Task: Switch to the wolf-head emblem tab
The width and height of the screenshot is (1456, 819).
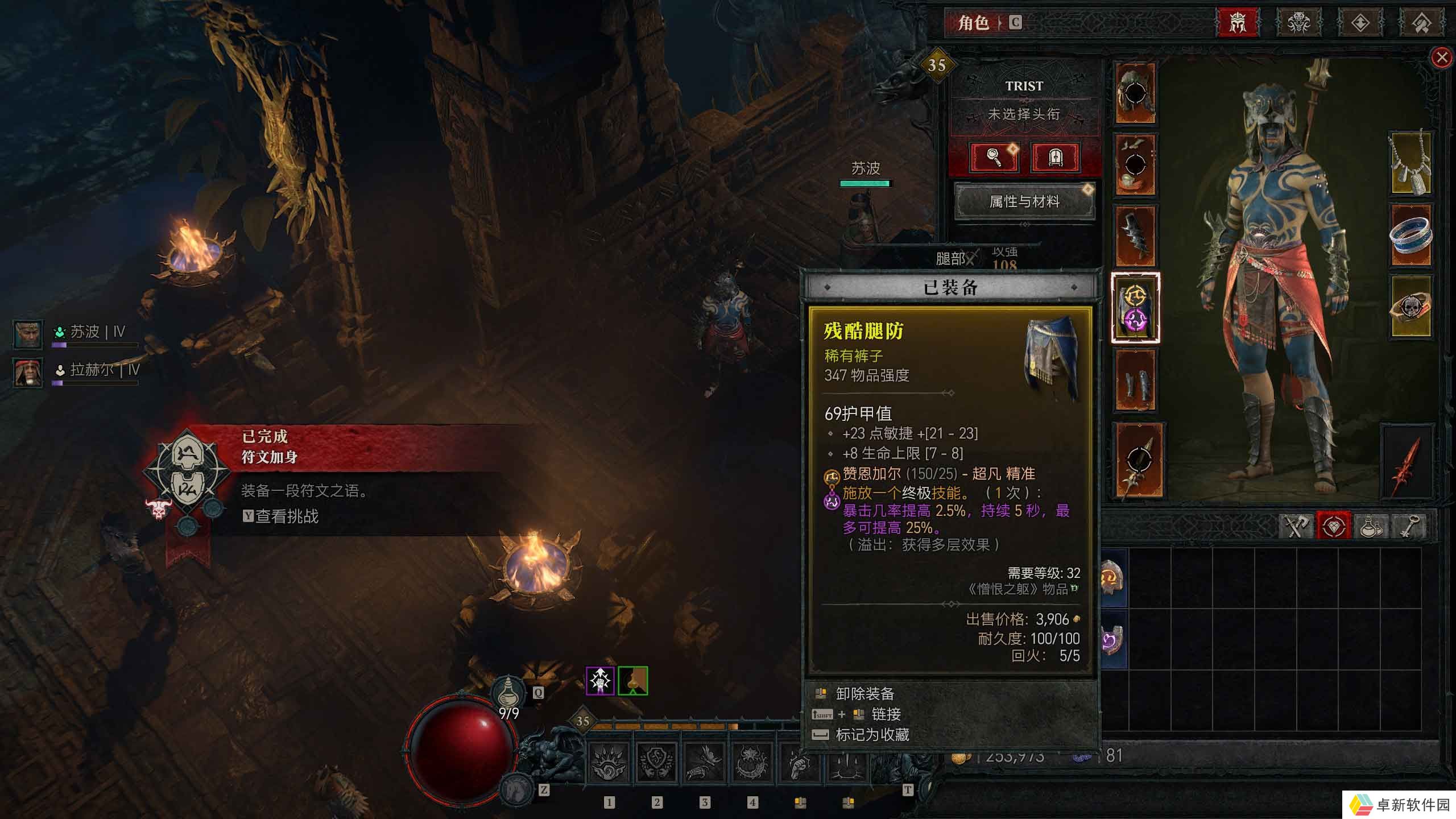Action: pos(1299,23)
